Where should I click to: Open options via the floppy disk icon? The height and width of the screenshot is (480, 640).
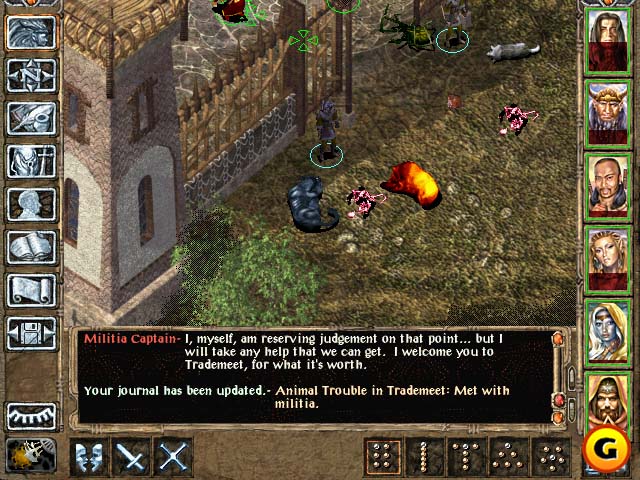point(31,332)
